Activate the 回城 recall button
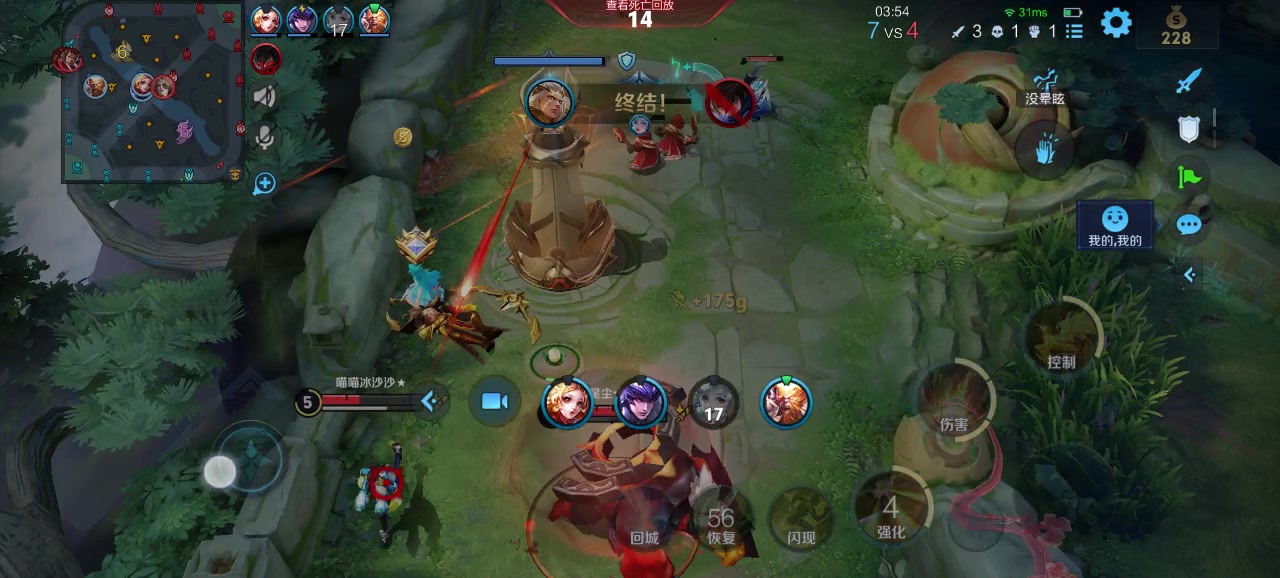Screen dimensions: 1280x578 click(644, 520)
